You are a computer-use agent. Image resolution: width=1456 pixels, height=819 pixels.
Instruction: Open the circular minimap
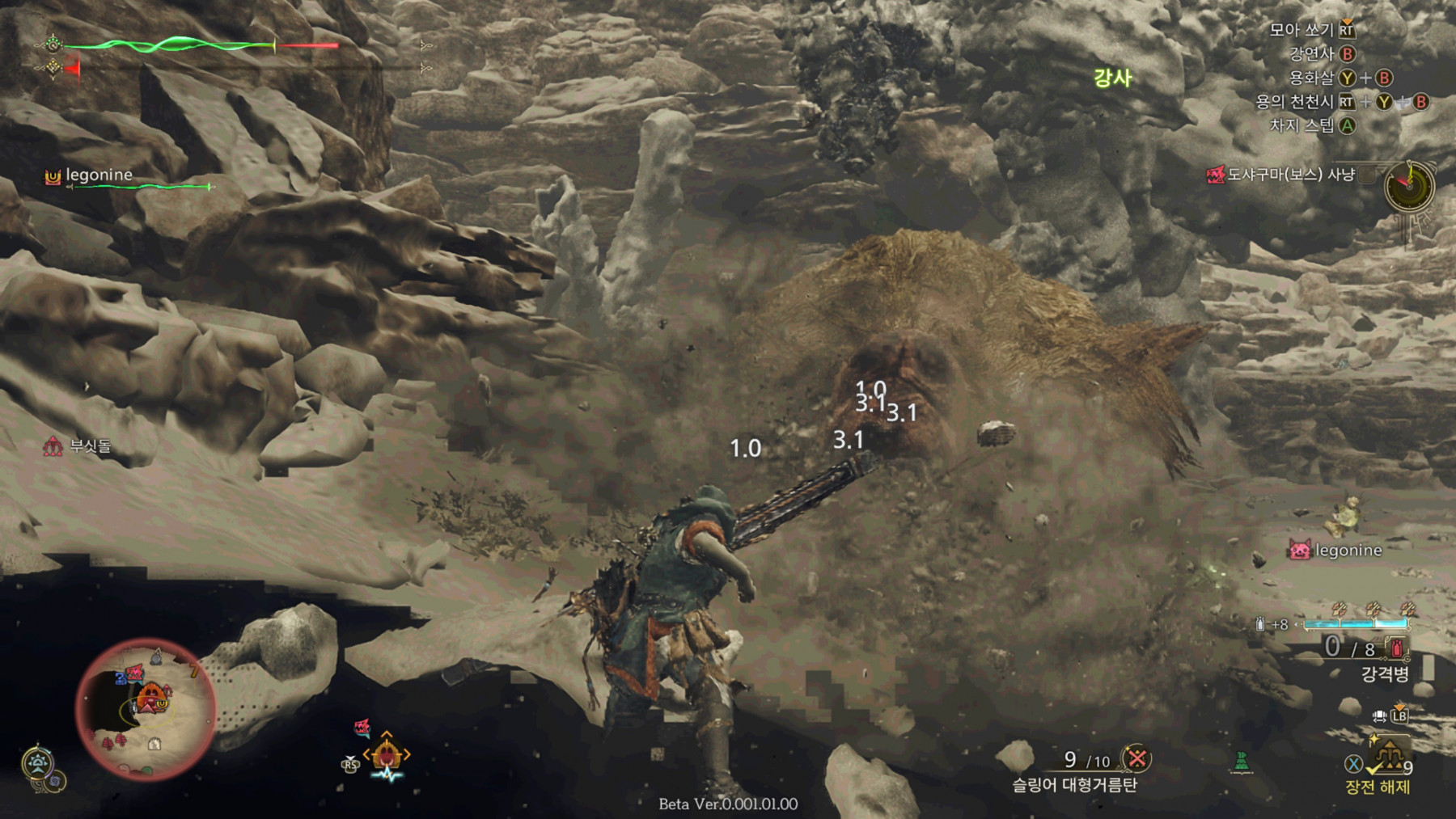(x=146, y=709)
